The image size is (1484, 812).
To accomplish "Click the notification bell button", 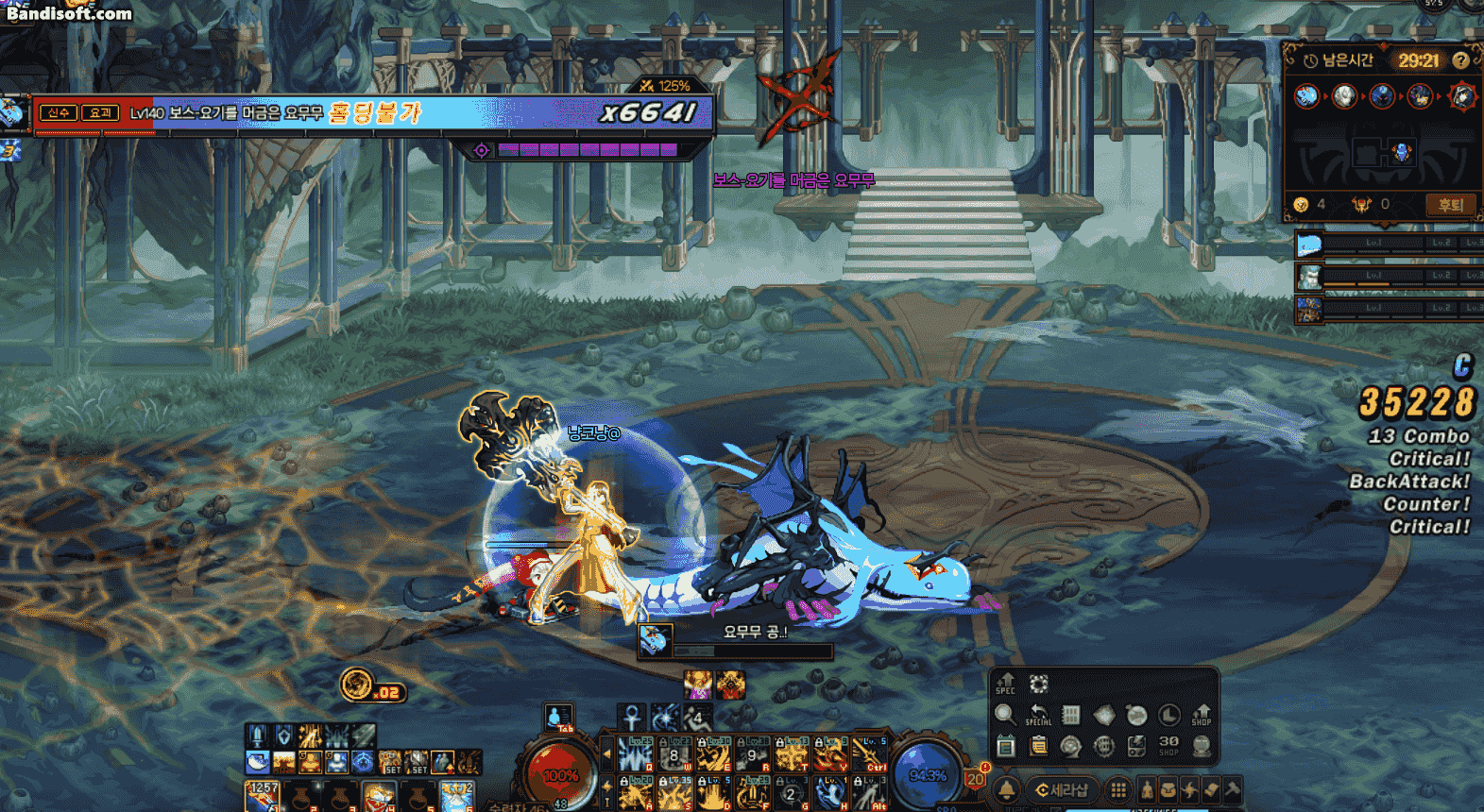I will (1006, 789).
